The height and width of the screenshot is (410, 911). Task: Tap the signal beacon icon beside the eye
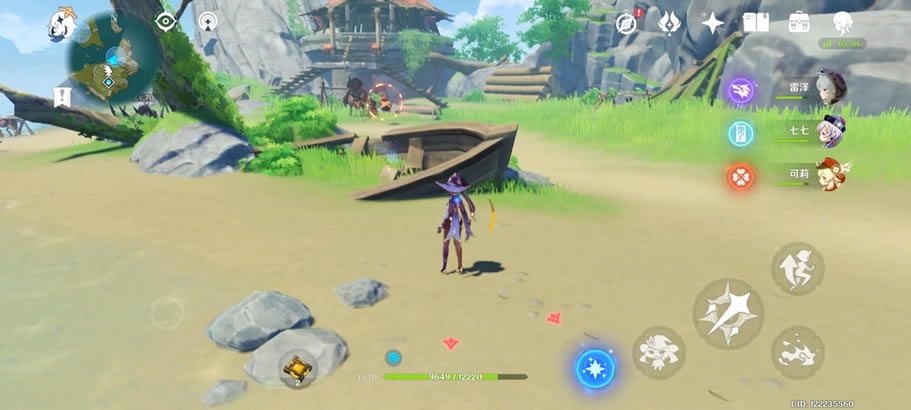point(207,21)
